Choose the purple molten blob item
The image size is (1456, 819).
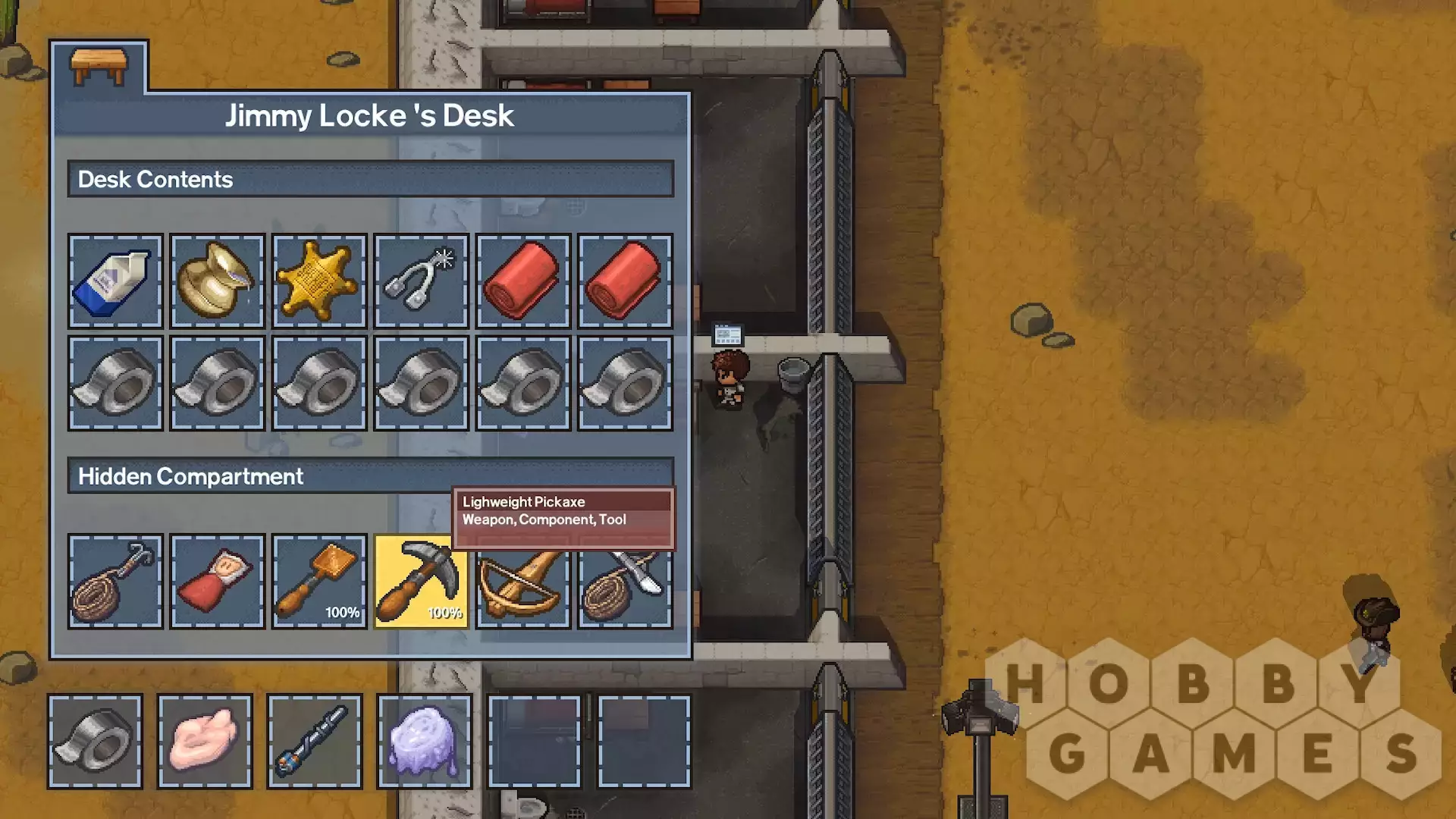pos(424,741)
